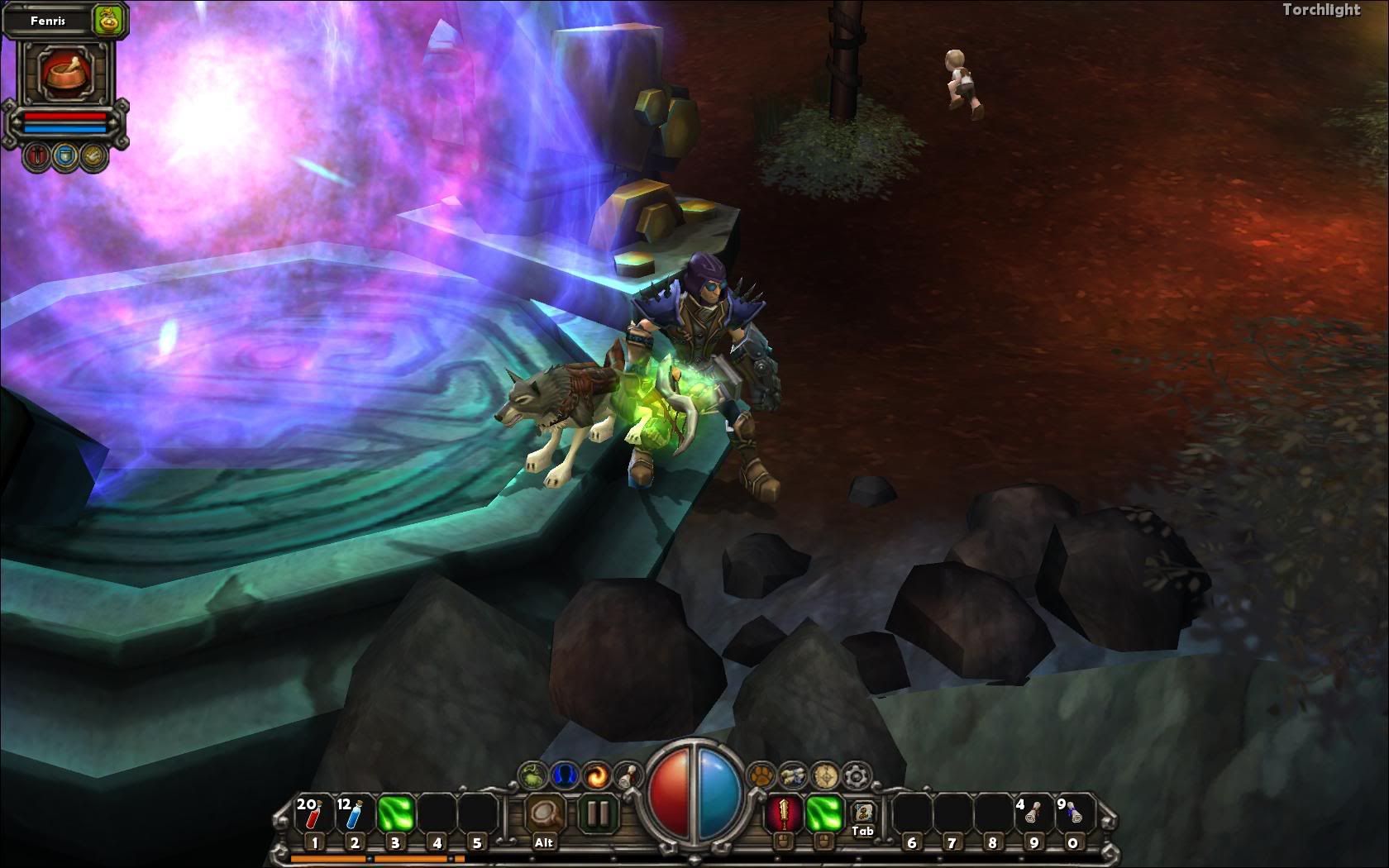
Task: Drink the blue mana potion in slot 2
Action: click(355, 814)
